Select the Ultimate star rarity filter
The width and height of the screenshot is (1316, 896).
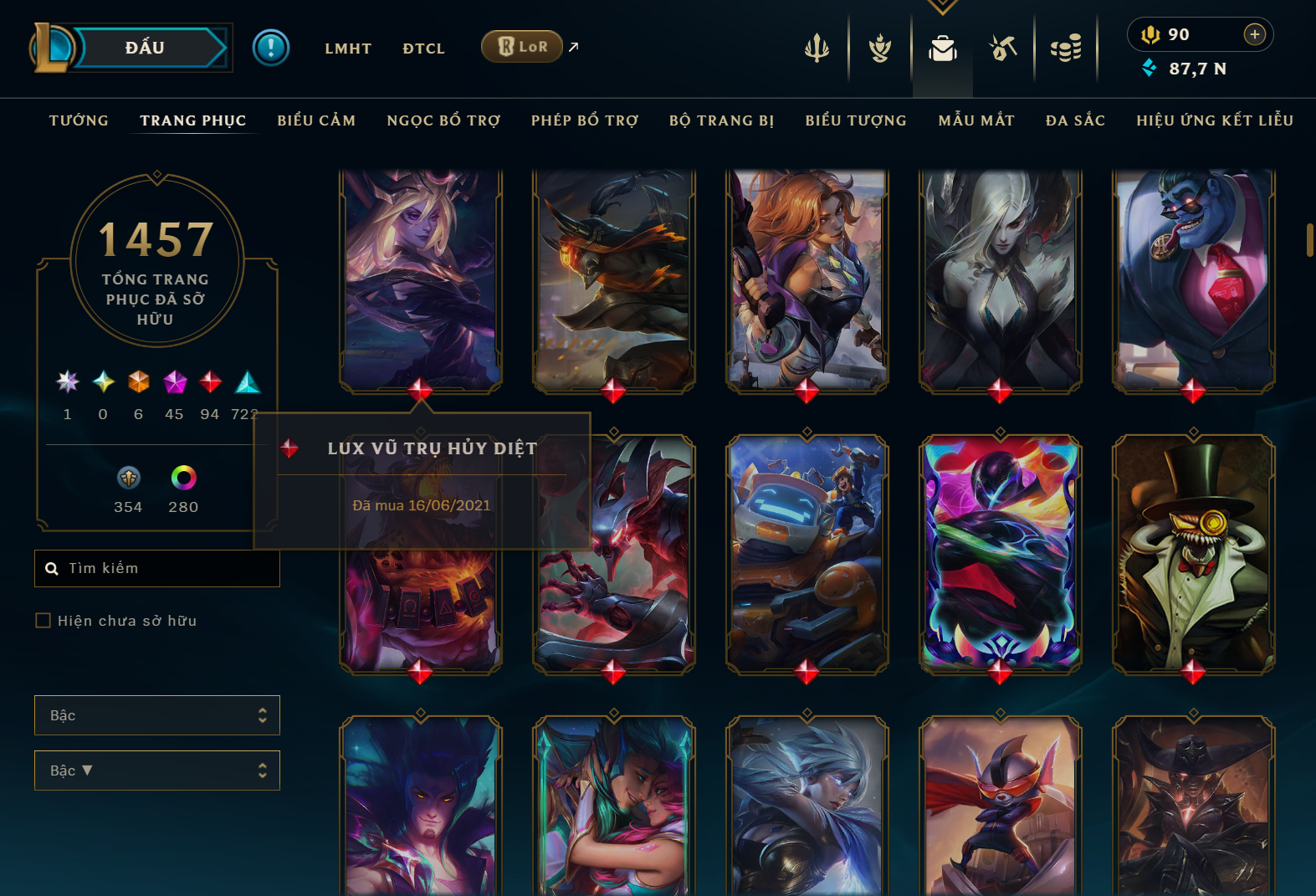[x=68, y=383]
